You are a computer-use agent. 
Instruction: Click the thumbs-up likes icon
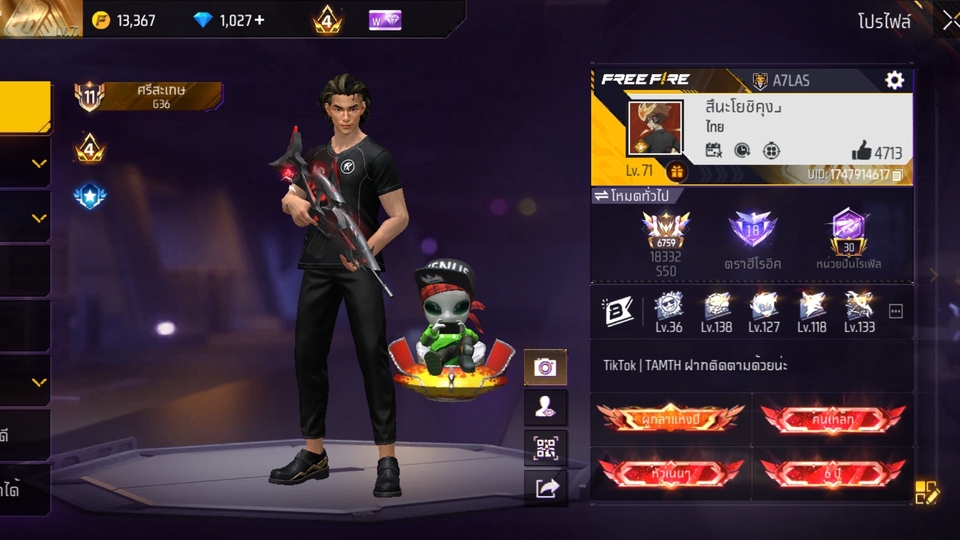(861, 151)
